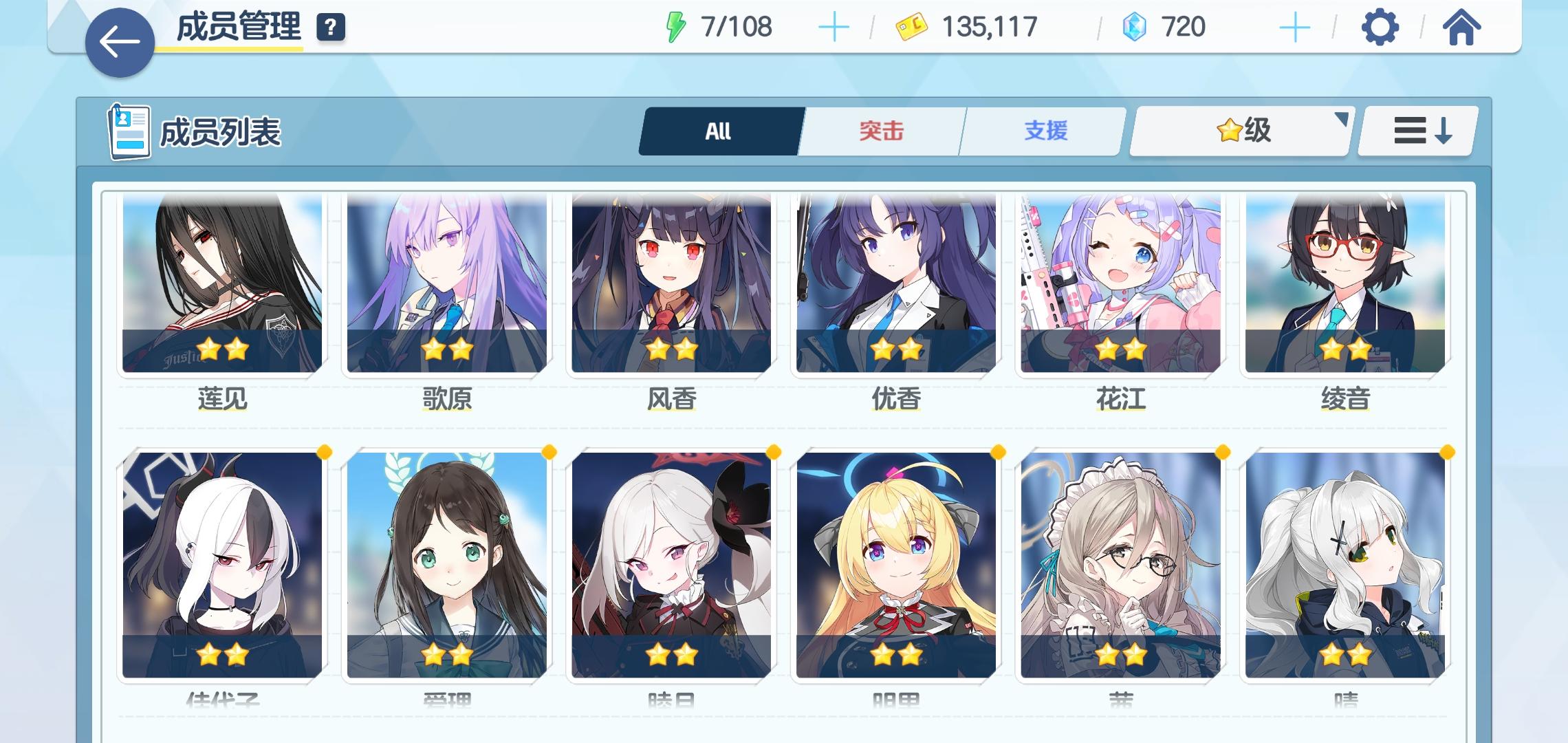Click the plus to buy more energy
Image resolution: width=1568 pixels, height=743 pixels.
click(x=834, y=28)
